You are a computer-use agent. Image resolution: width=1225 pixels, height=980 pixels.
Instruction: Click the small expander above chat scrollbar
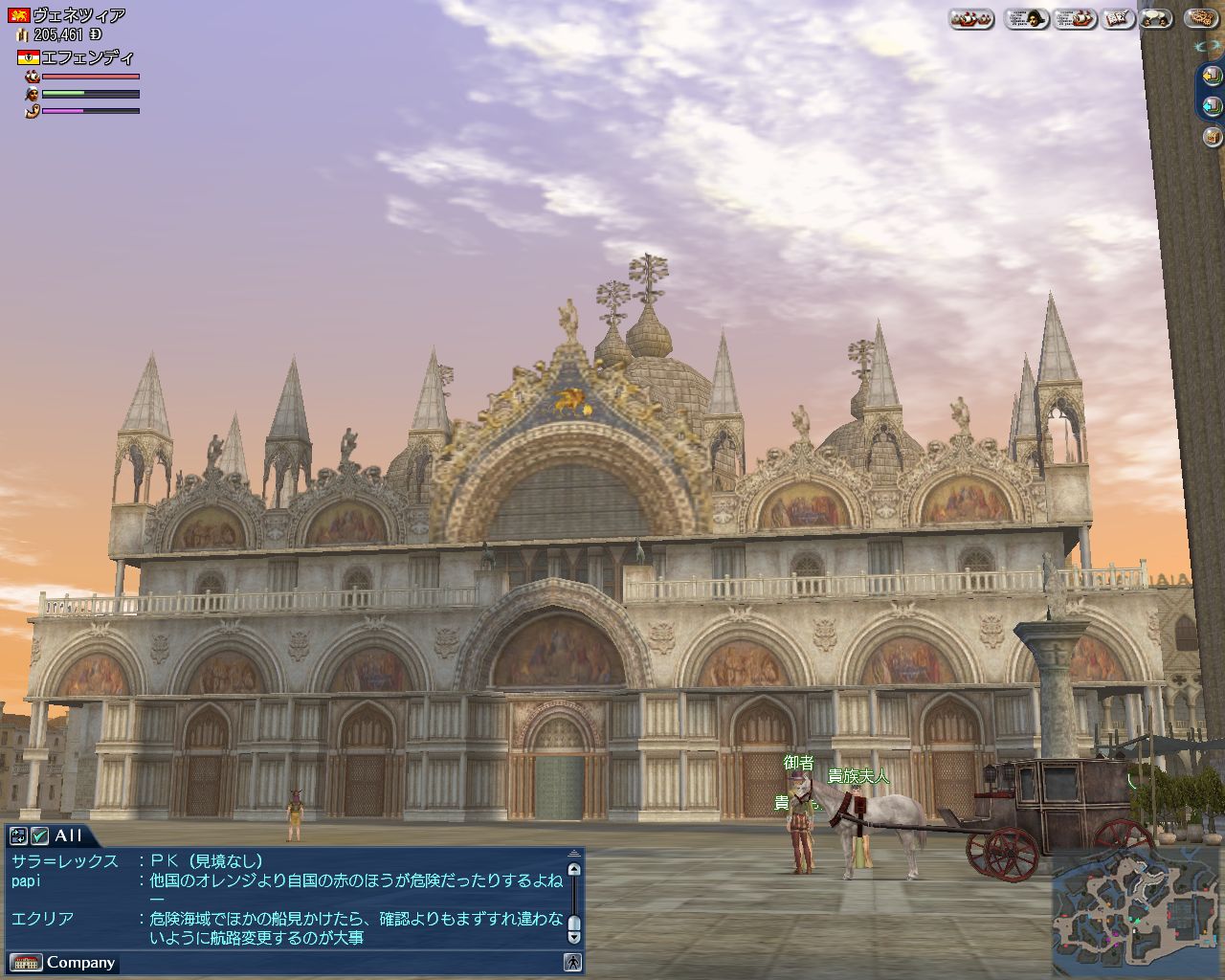[573, 853]
